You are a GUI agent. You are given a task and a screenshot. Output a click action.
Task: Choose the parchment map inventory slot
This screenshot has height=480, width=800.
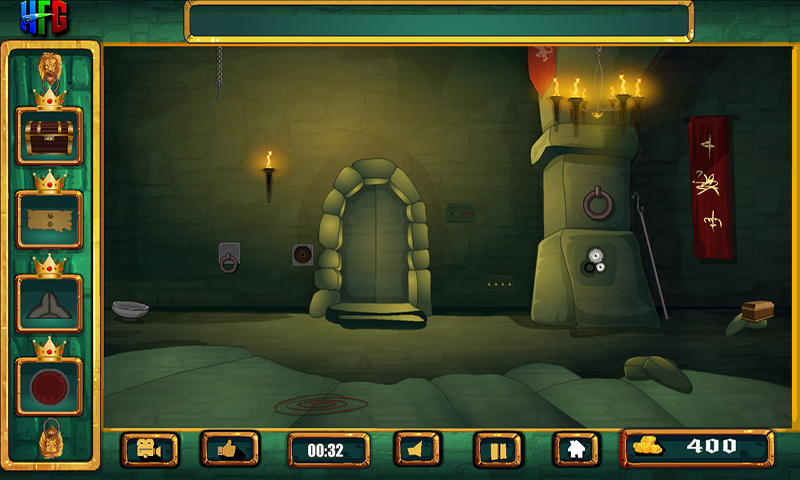[49, 220]
